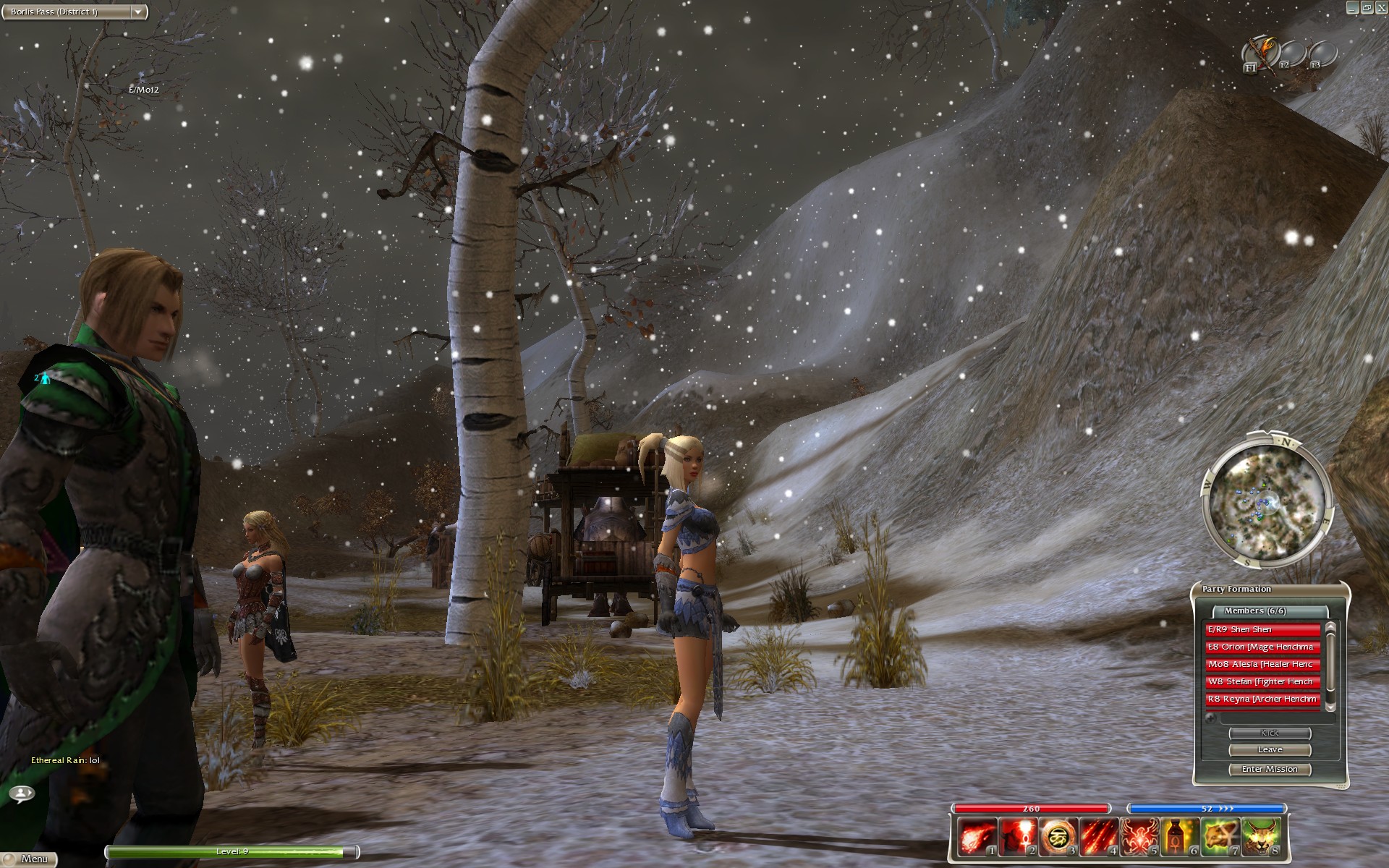Open the Borlis Pass district dropdown

137,12
